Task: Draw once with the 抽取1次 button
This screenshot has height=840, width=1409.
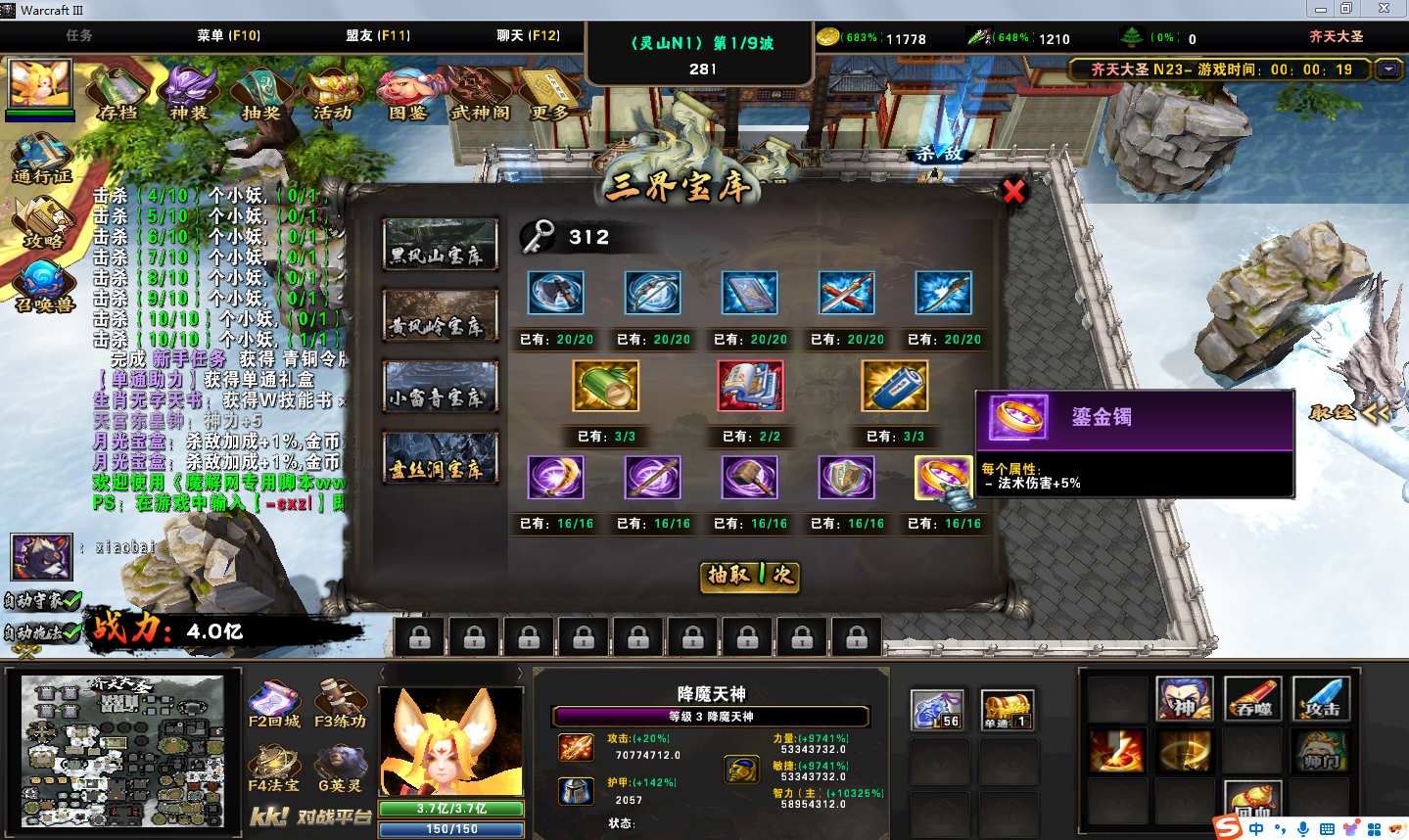Action: [750, 576]
